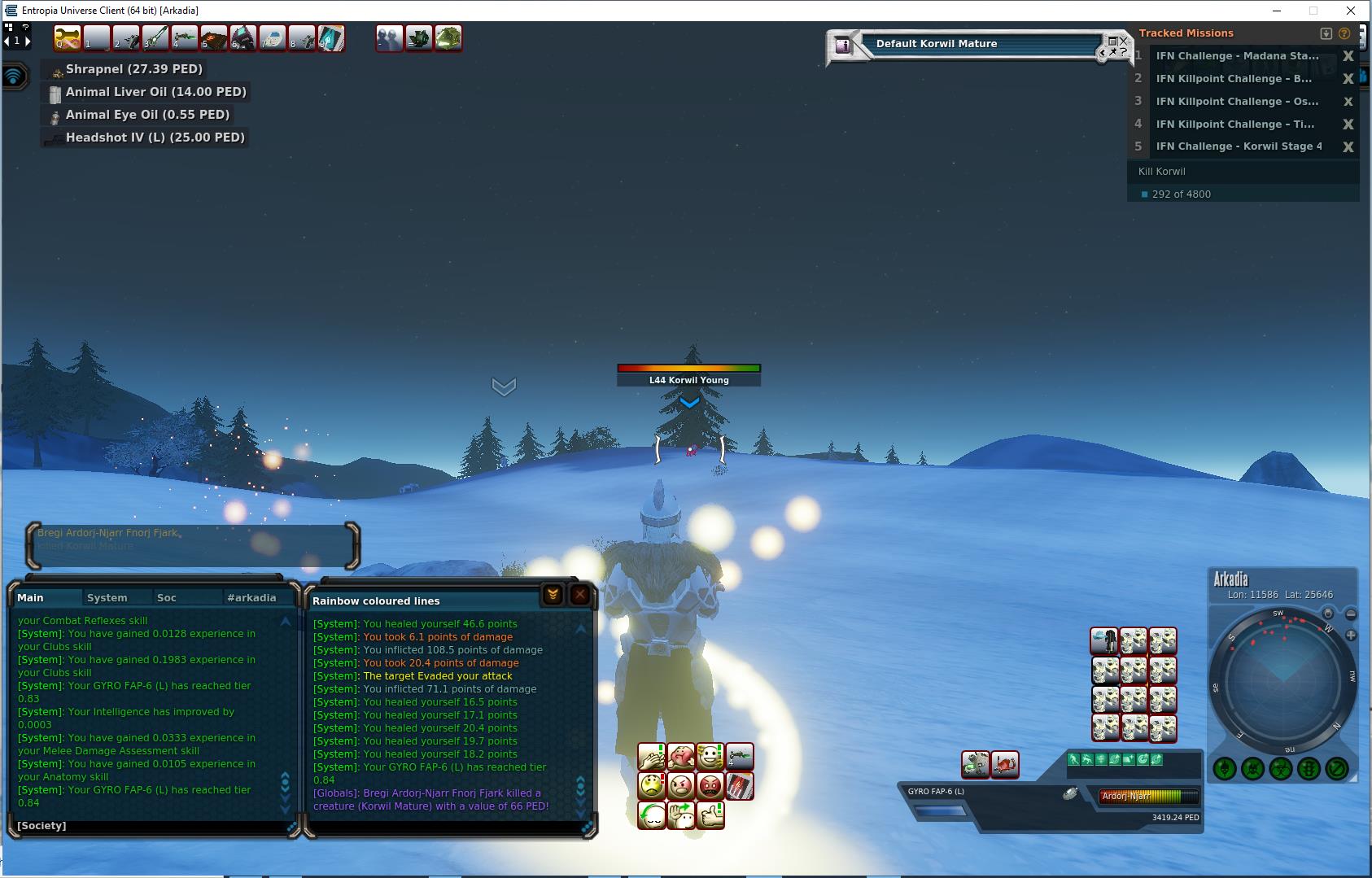Screen dimensions: 1372x878
Task: Close the Entropia Universe client window
Action: [x=1352, y=11]
